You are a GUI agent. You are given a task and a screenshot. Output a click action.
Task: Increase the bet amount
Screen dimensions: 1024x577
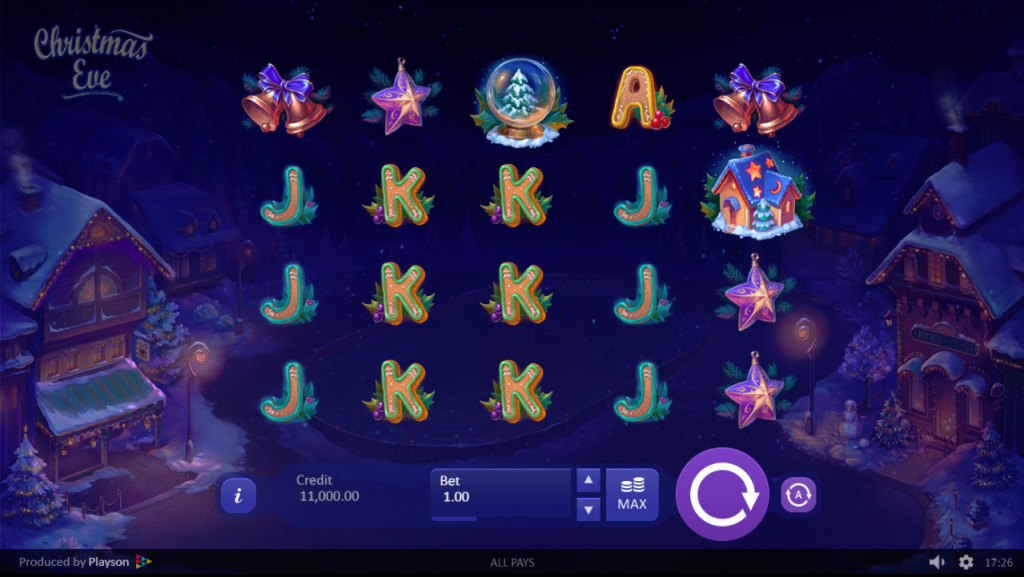tap(589, 480)
